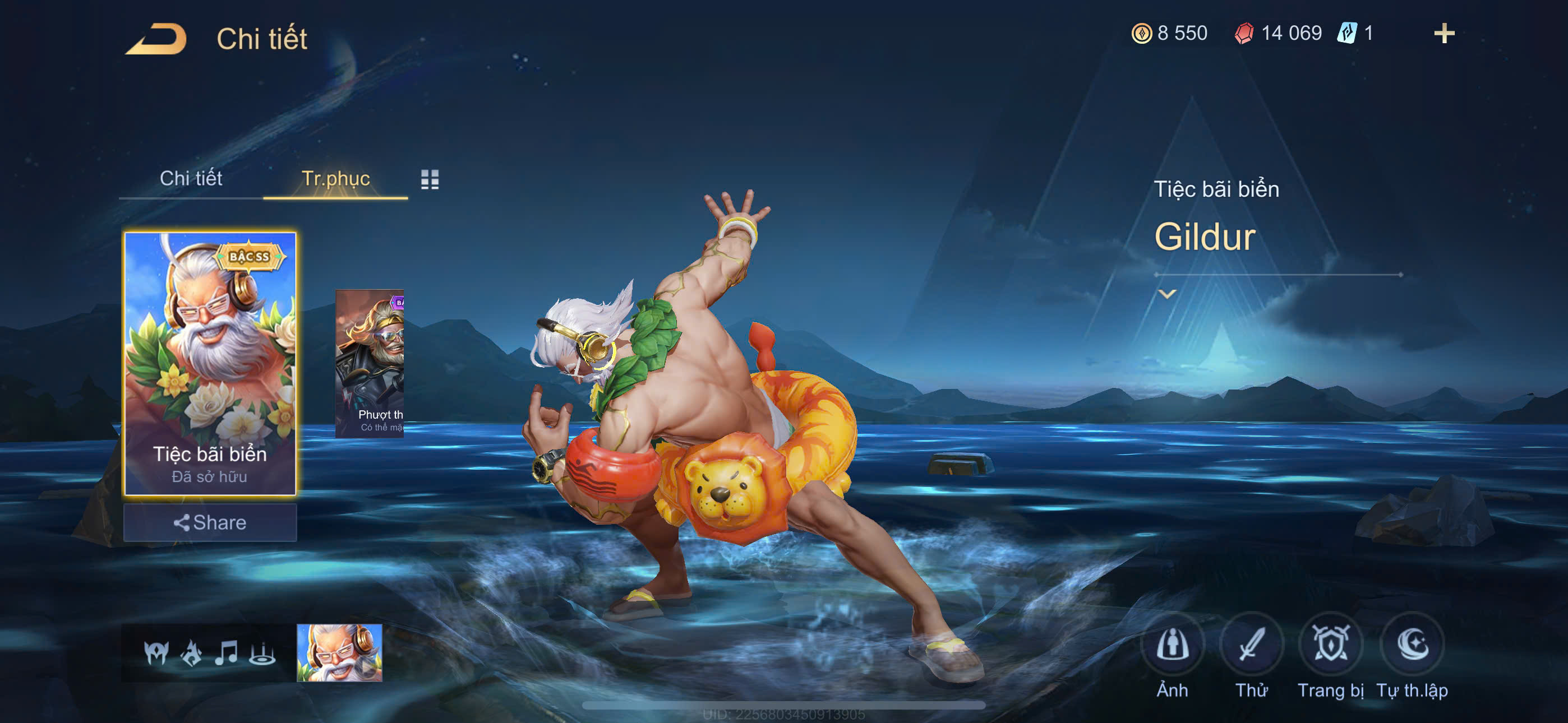
Task: Open the Tr.phục skins tab
Action: click(x=335, y=178)
